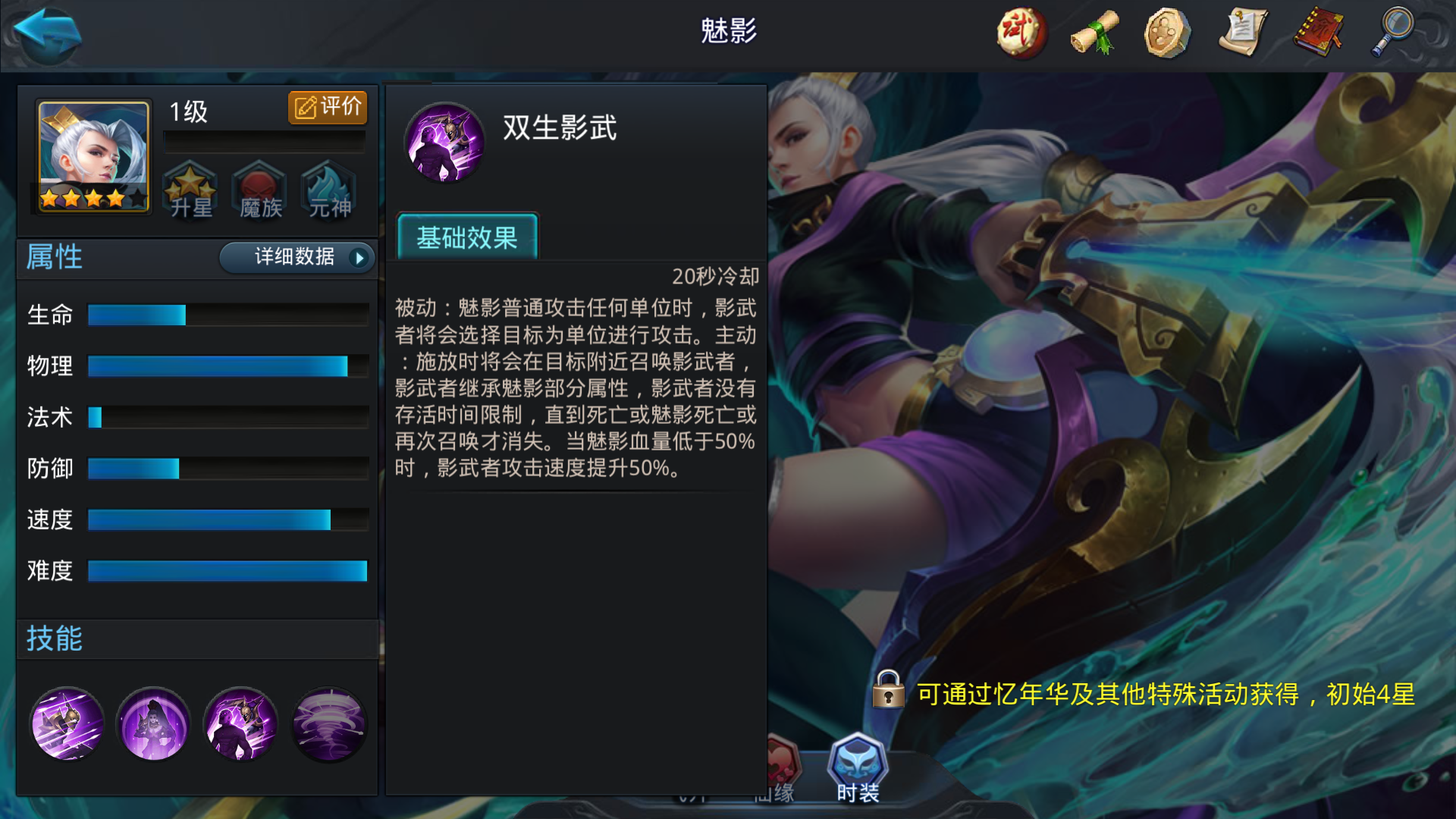The image size is (1456, 819).
Task: Open the 试炼 chess piece icon
Action: click(x=1019, y=32)
